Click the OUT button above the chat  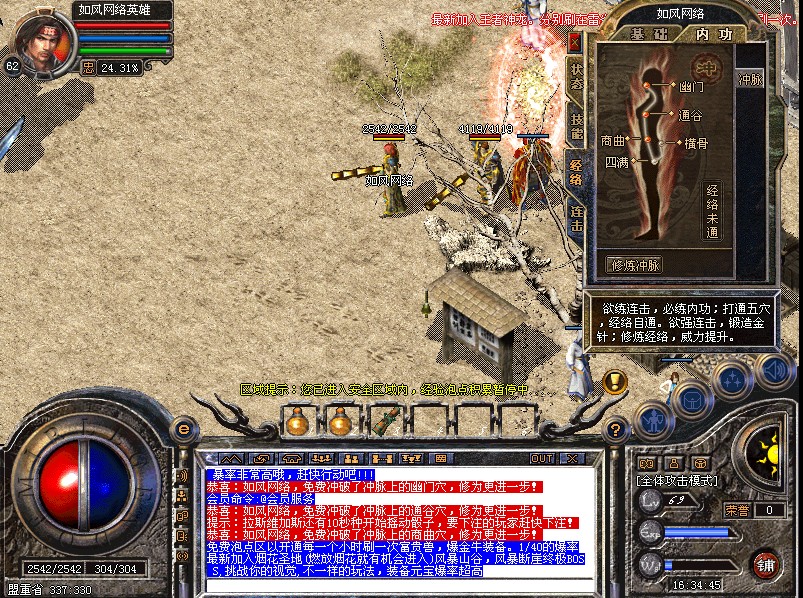pyautogui.click(x=541, y=458)
